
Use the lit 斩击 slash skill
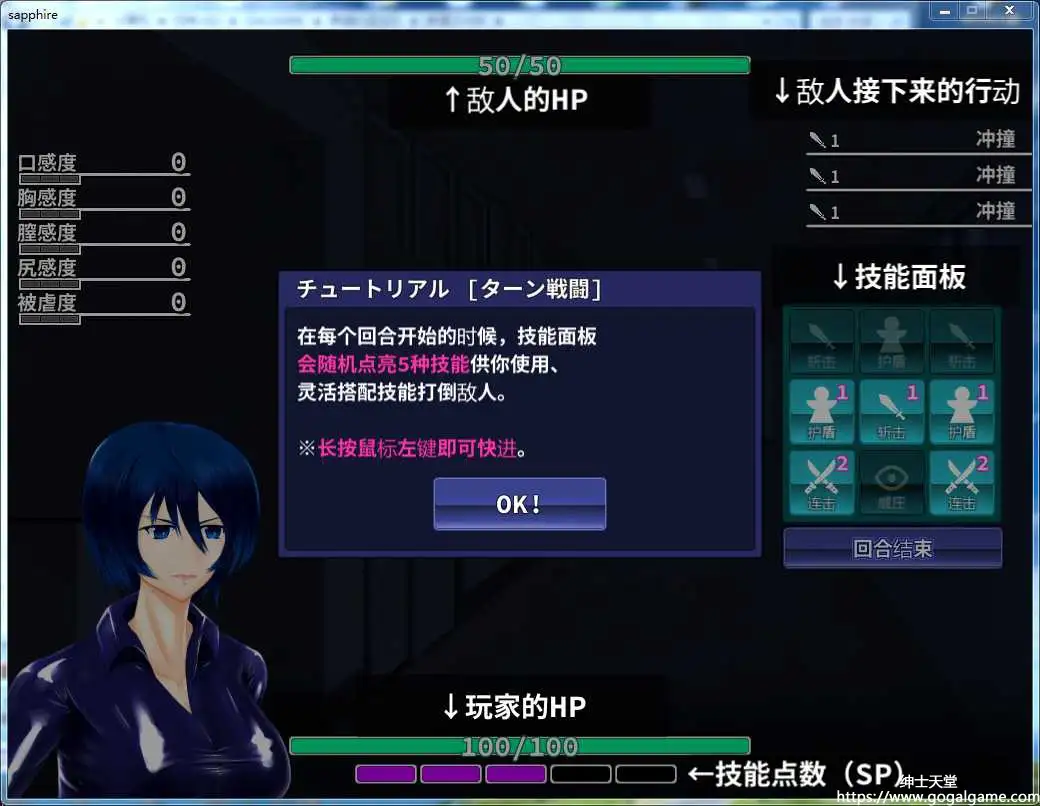pyautogui.click(x=891, y=412)
